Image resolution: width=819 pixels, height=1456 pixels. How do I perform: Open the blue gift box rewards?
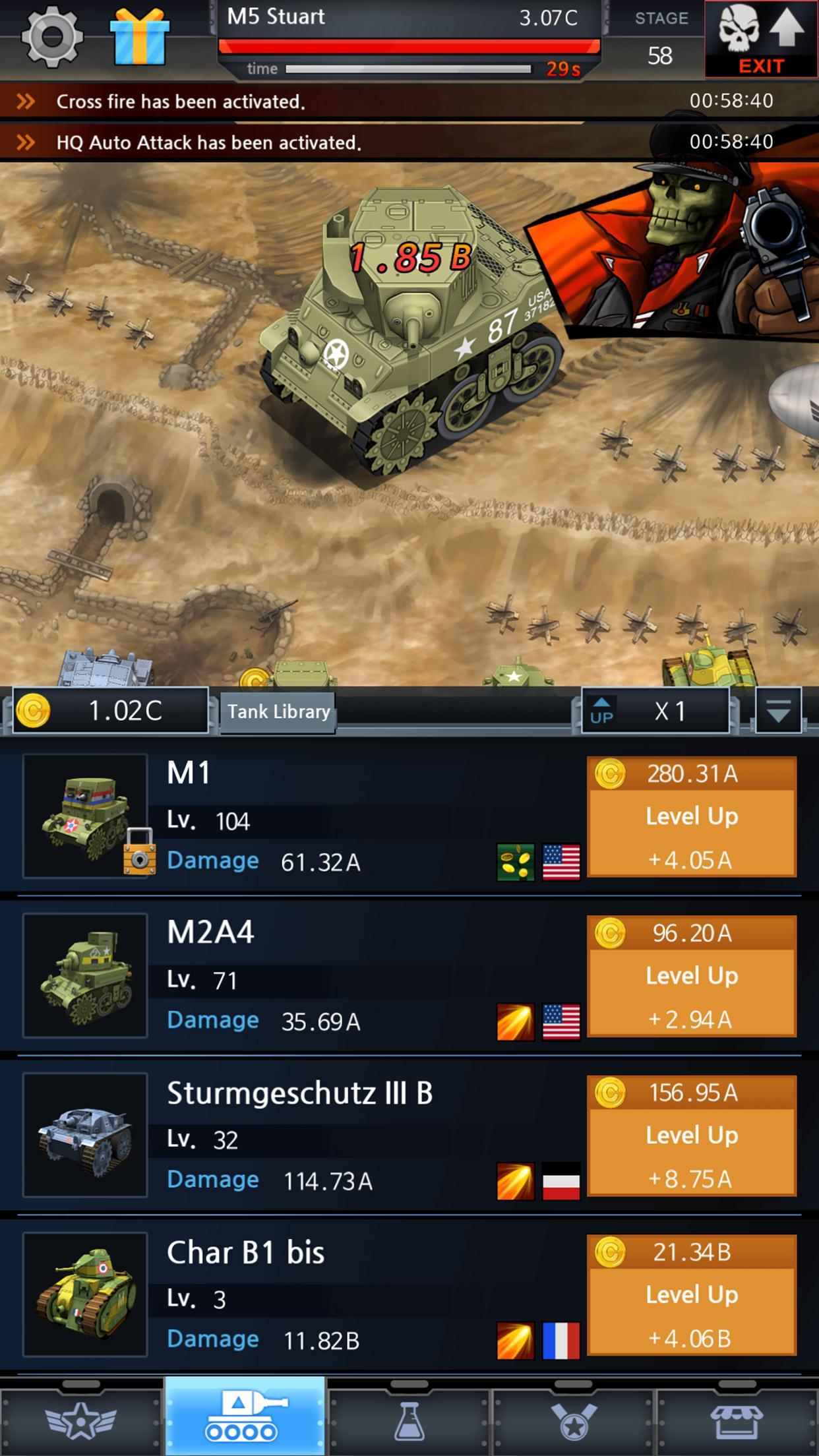[x=139, y=37]
